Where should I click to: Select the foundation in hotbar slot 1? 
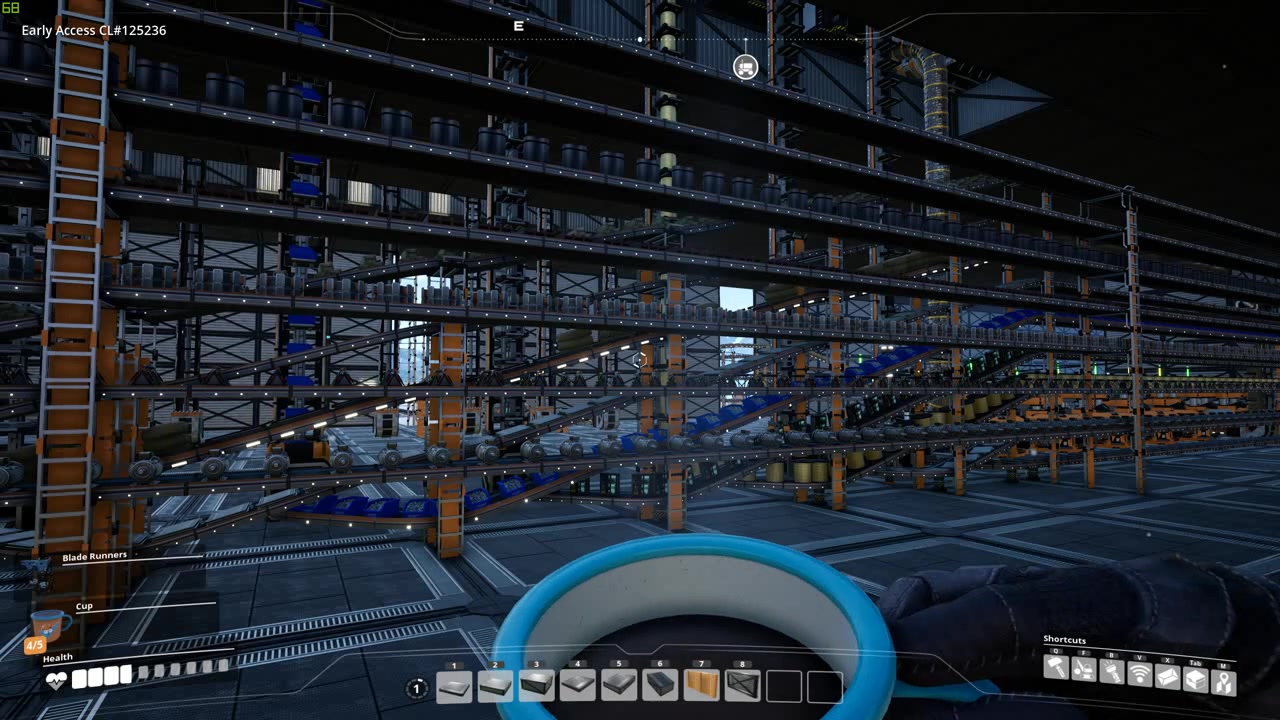pos(453,686)
